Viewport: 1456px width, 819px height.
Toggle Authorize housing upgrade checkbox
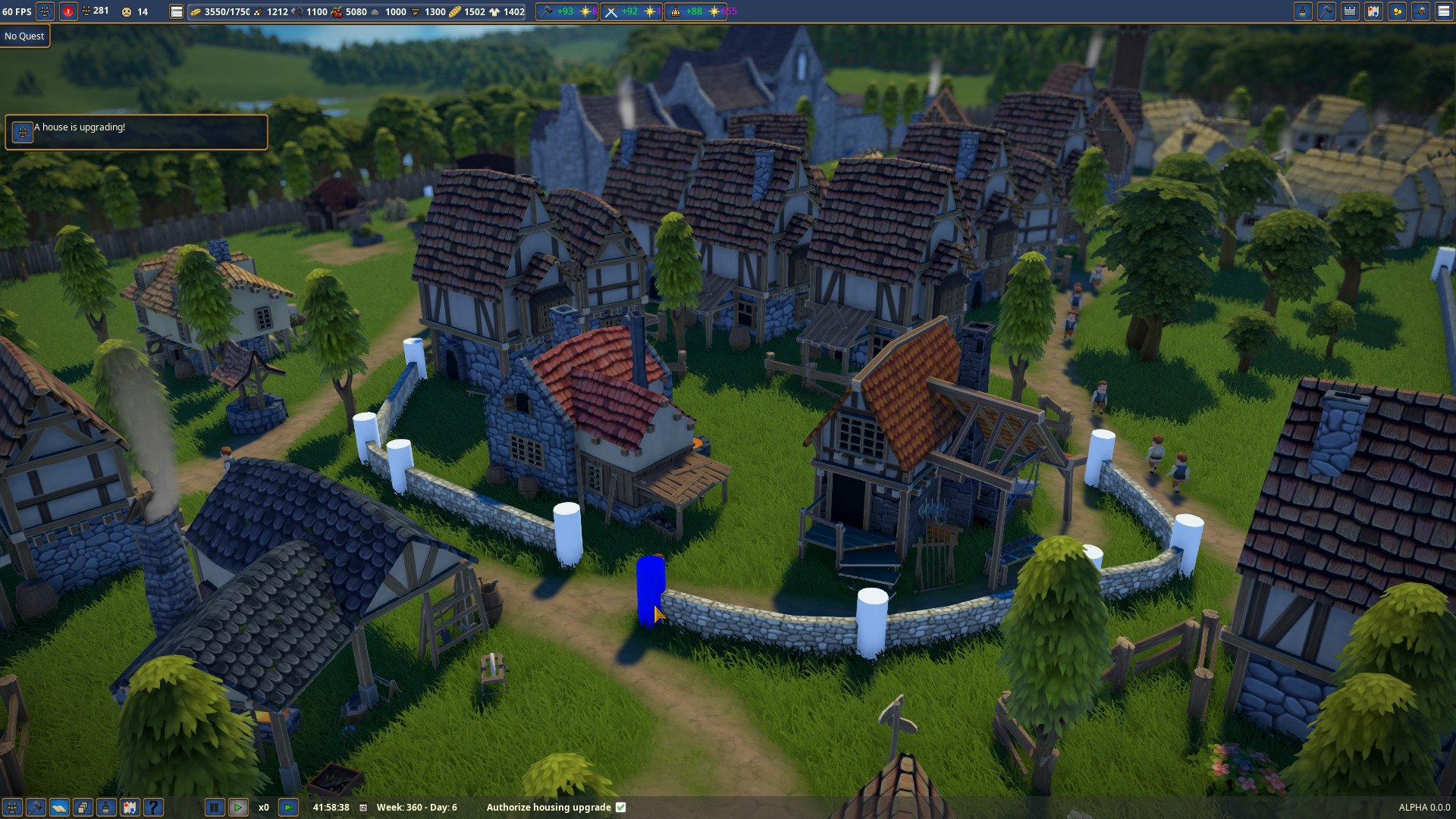pyautogui.click(x=621, y=807)
